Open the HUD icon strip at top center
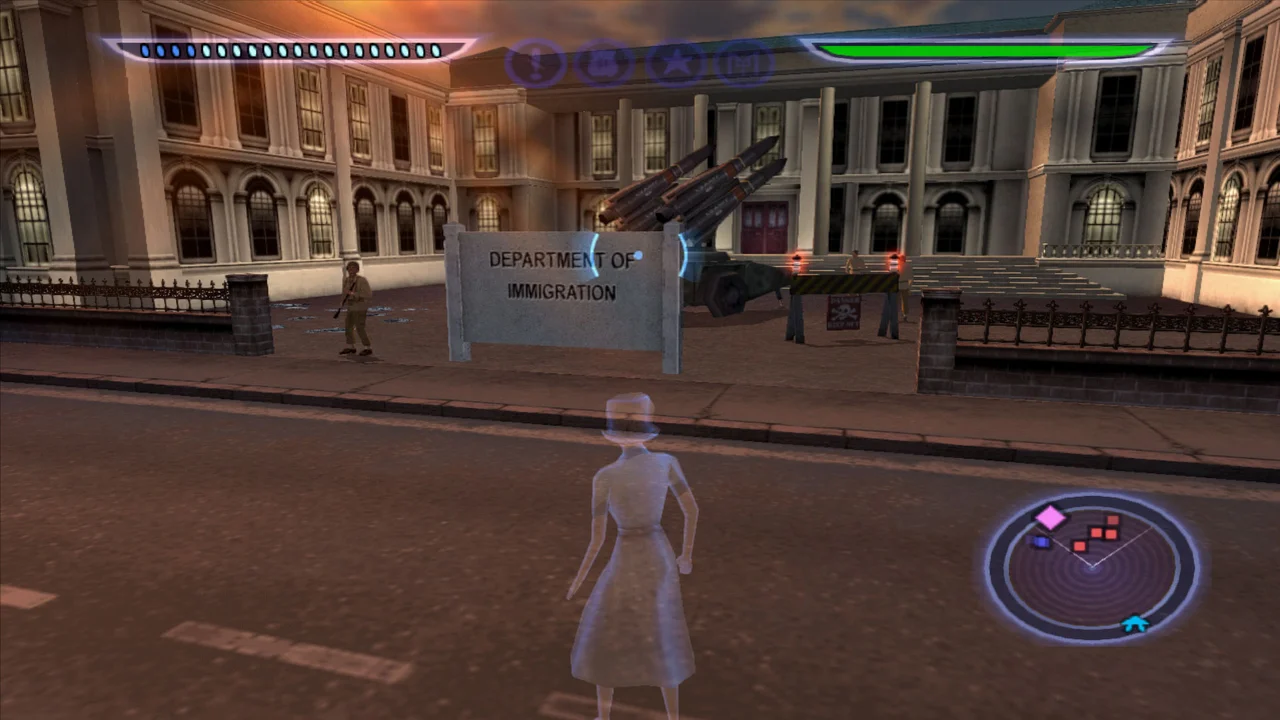Image resolution: width=1280 pixels, height=720 pixels. click(x=640, y=63)
